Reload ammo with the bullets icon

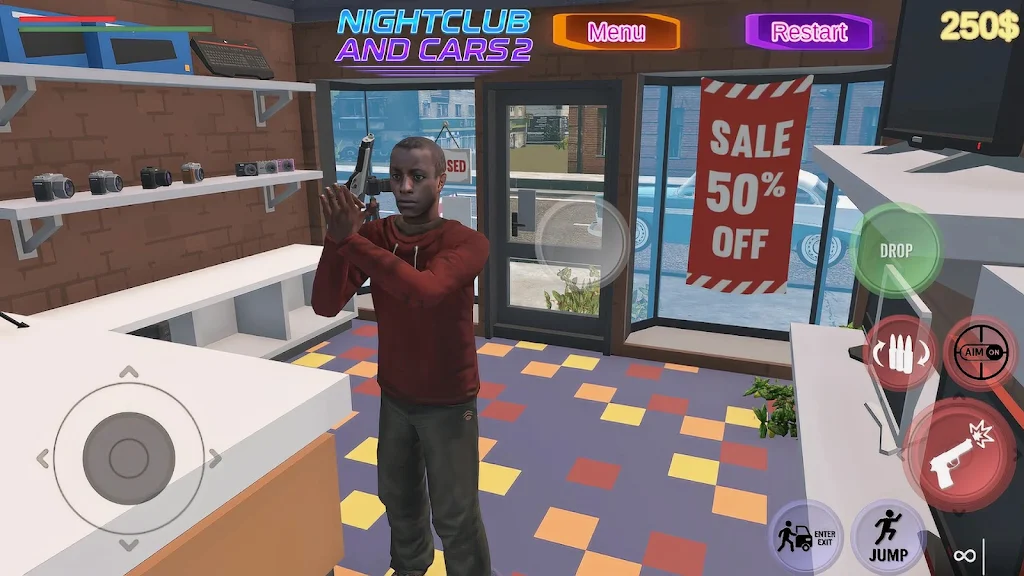point(898,352)
